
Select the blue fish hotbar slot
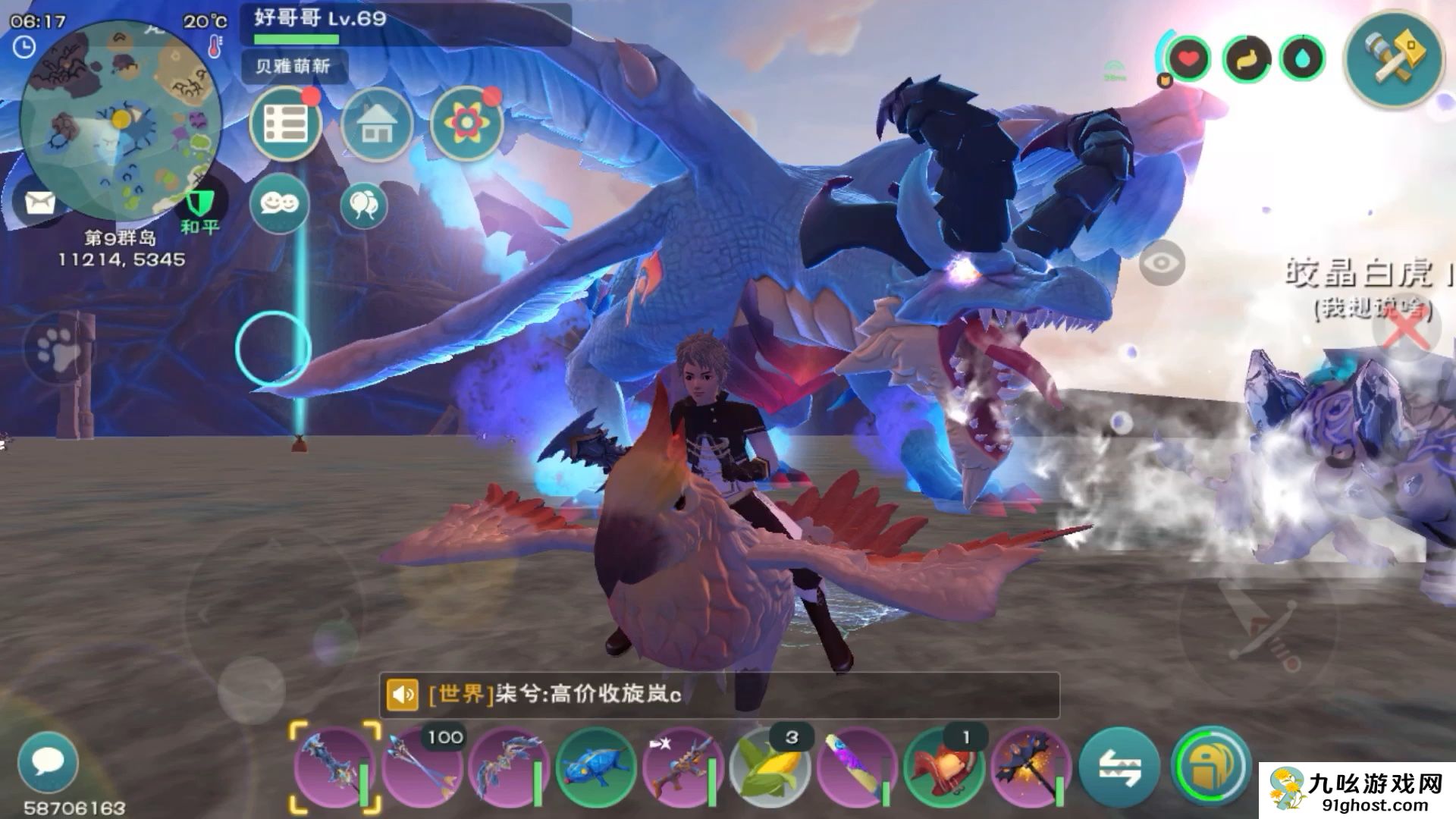[595, 767]
